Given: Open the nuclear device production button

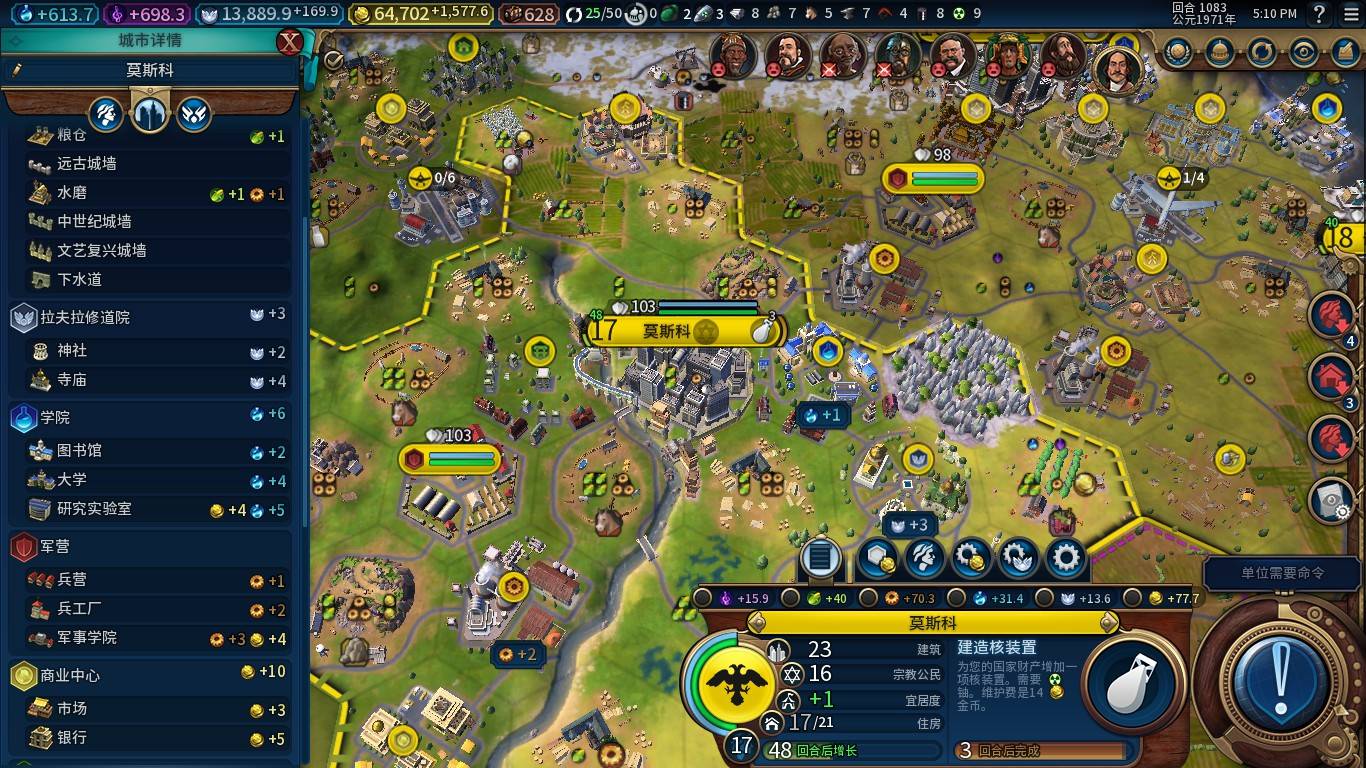Looking at the screenshot, I should tap(1129, 684).
